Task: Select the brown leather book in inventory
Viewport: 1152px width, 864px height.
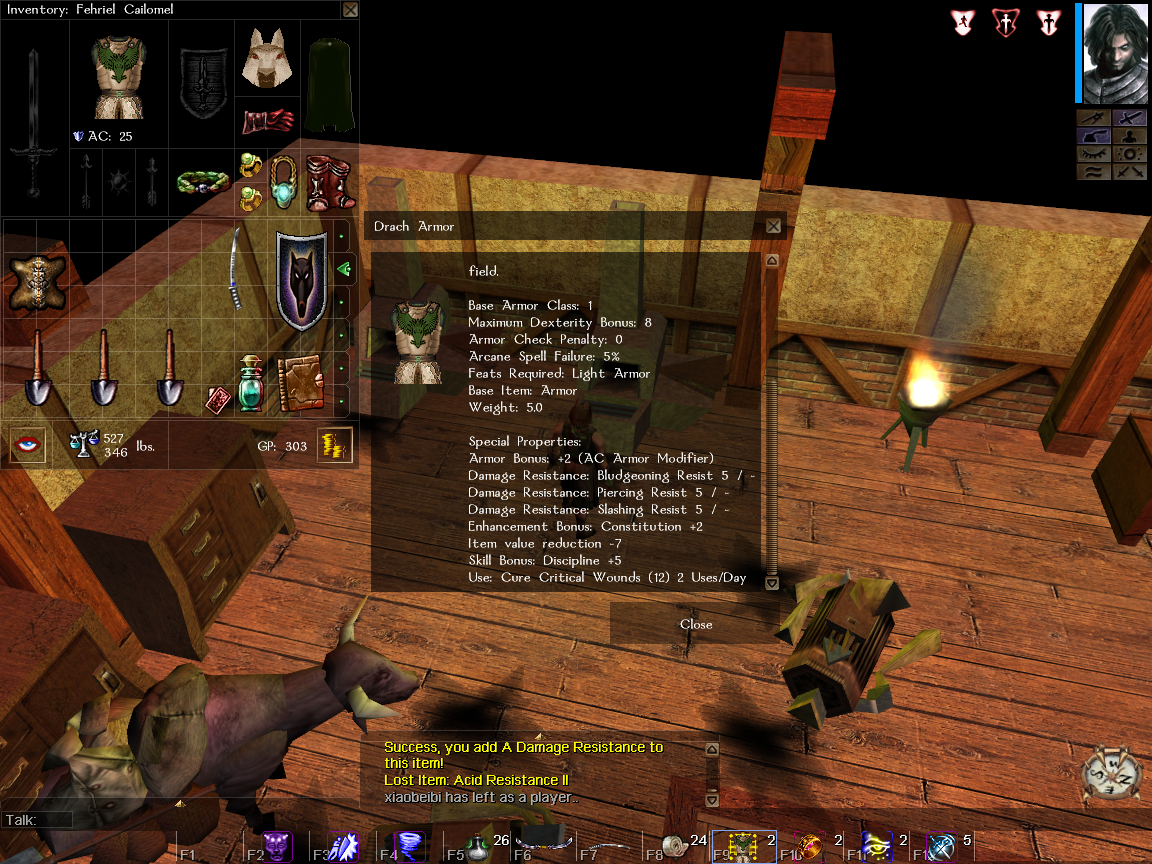Action: (299, 384)
